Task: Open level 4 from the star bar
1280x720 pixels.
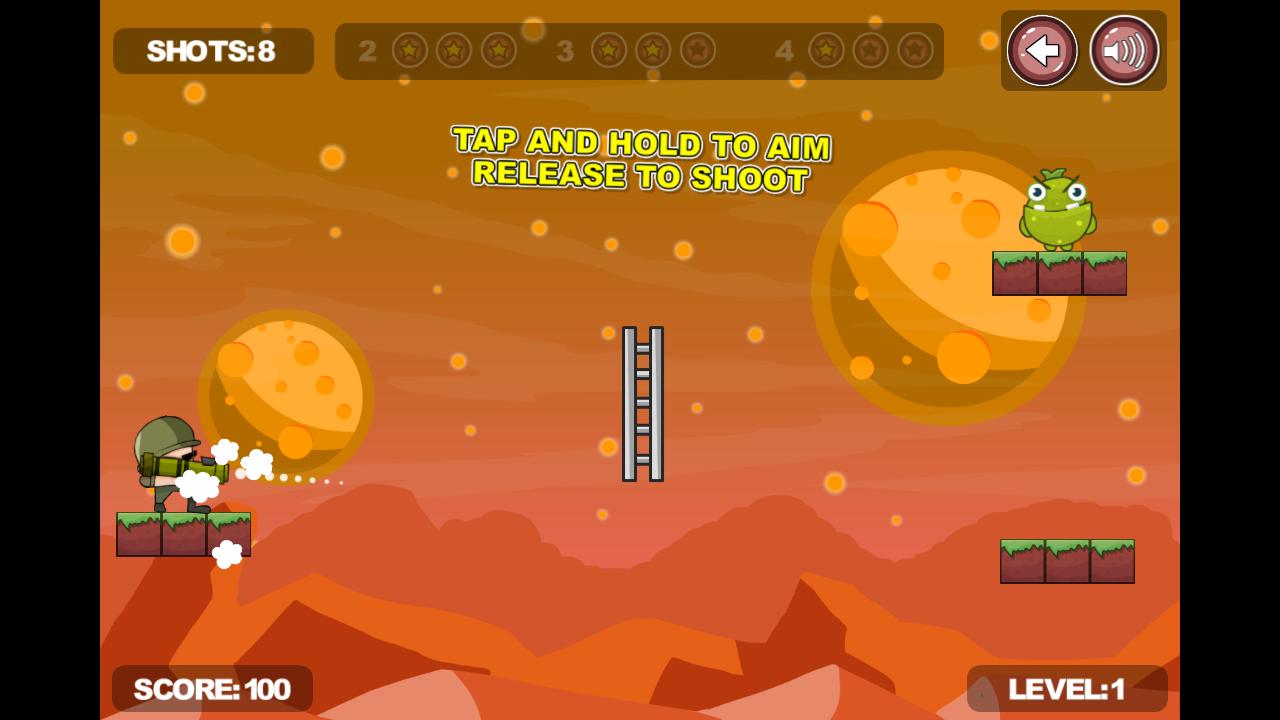Action: point(785,51)
